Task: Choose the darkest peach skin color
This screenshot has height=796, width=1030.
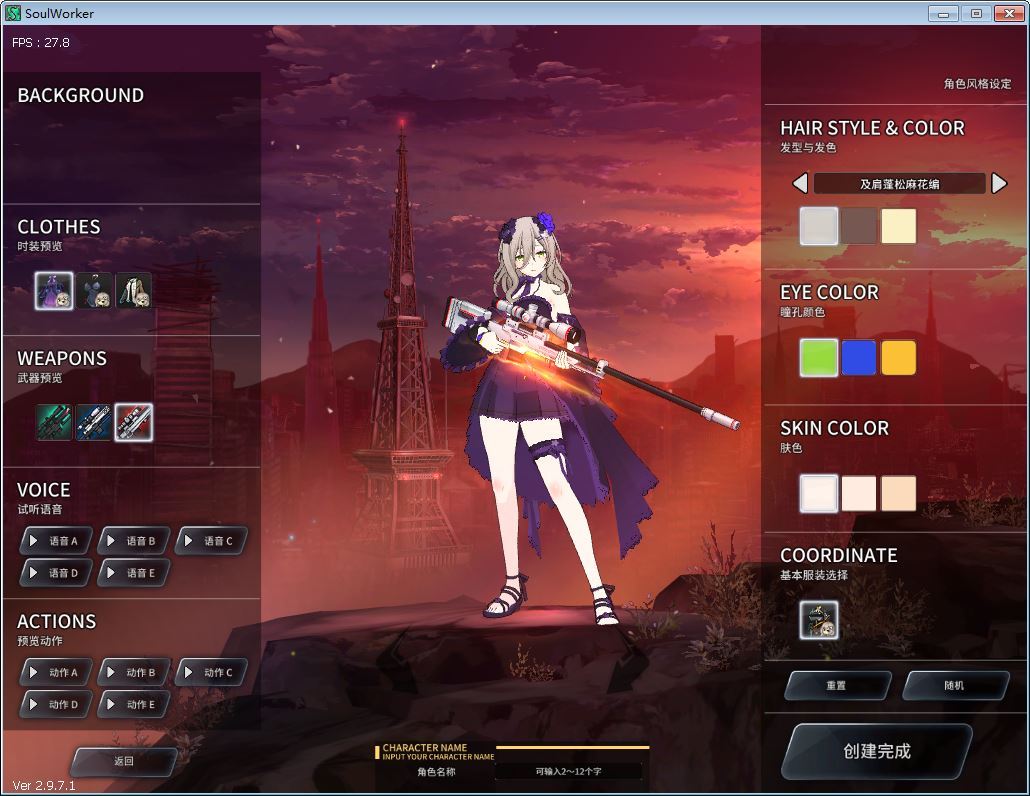Action: (x=898, y=493)
